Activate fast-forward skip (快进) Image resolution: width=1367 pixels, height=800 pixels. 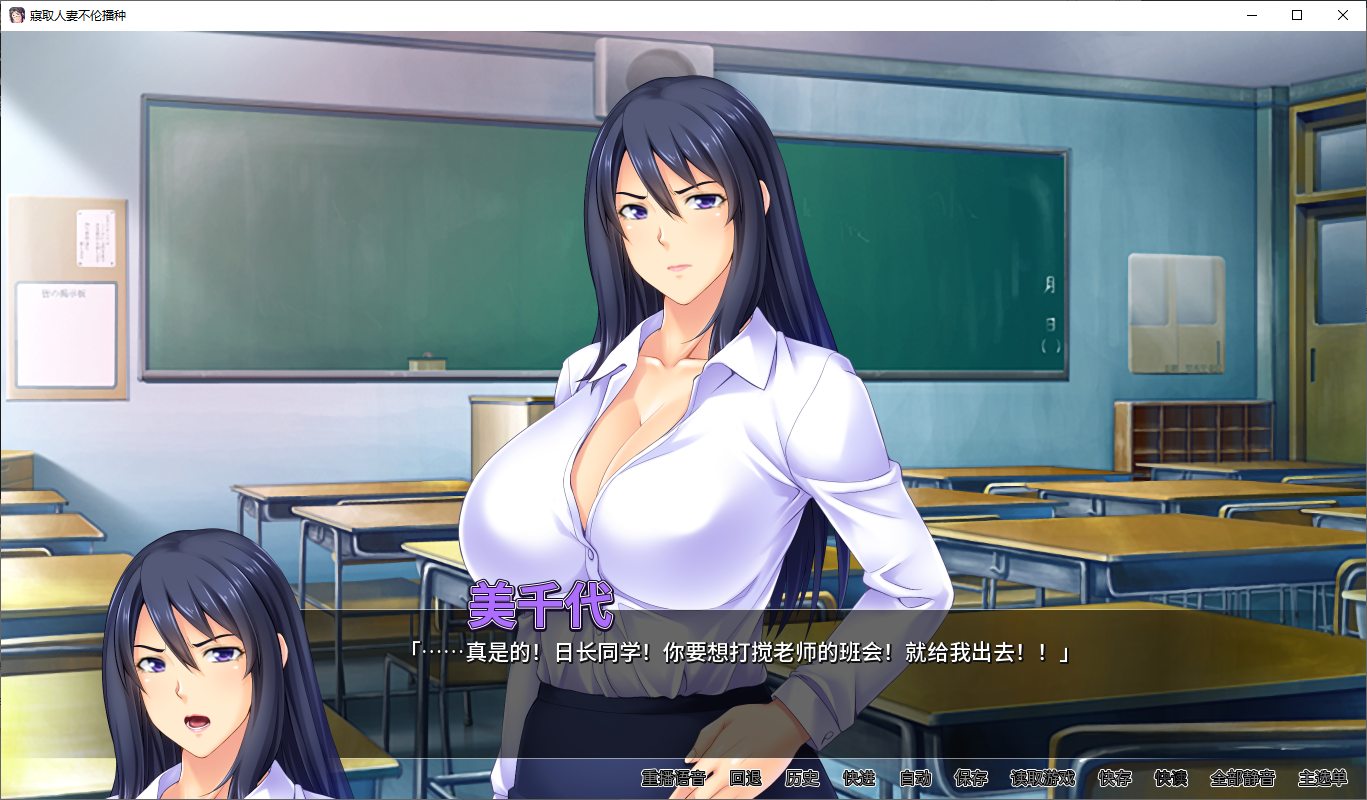[859, 778]
